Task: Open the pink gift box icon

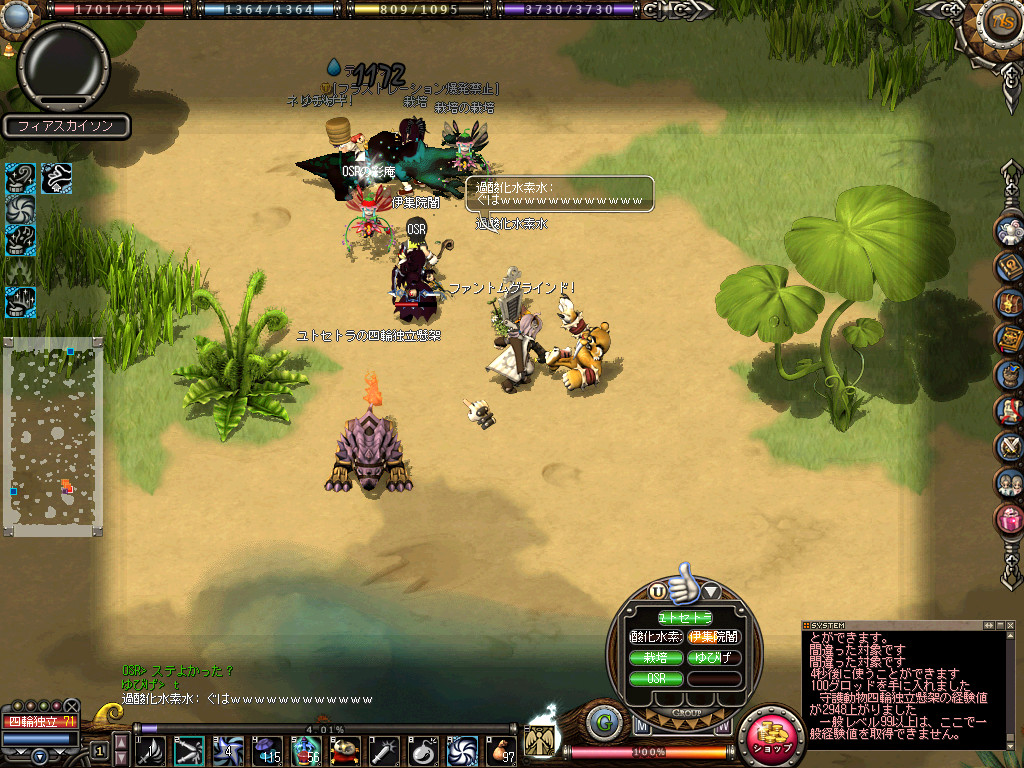Action: [x=1010, y=519]
